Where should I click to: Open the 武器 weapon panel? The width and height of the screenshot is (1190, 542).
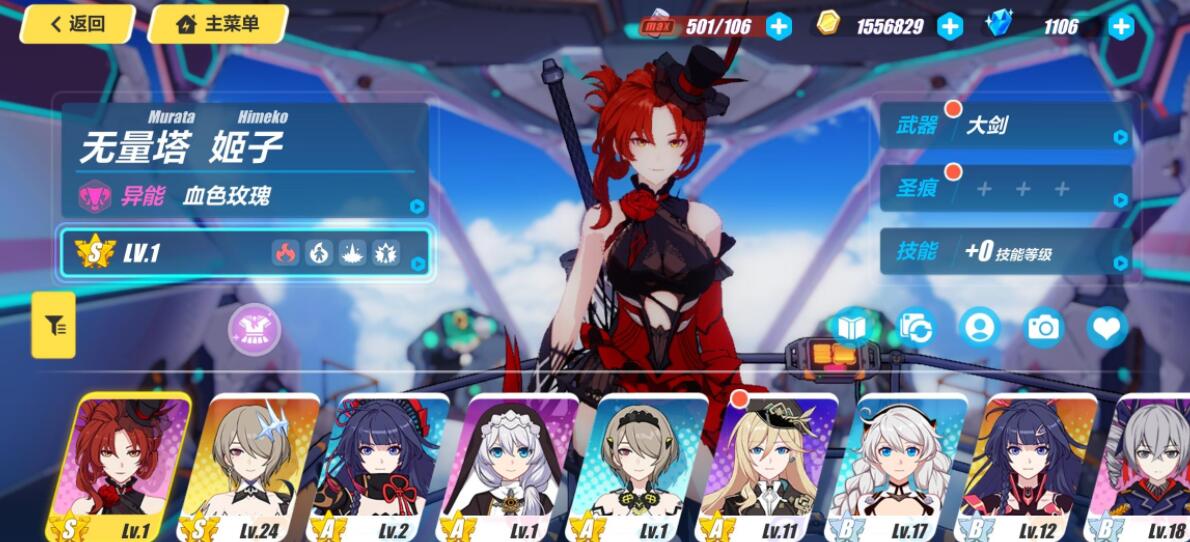1005,126
